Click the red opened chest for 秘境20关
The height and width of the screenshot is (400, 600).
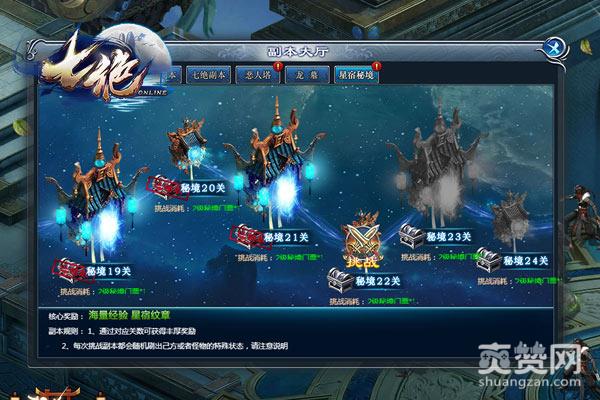[x=163, y=186]
